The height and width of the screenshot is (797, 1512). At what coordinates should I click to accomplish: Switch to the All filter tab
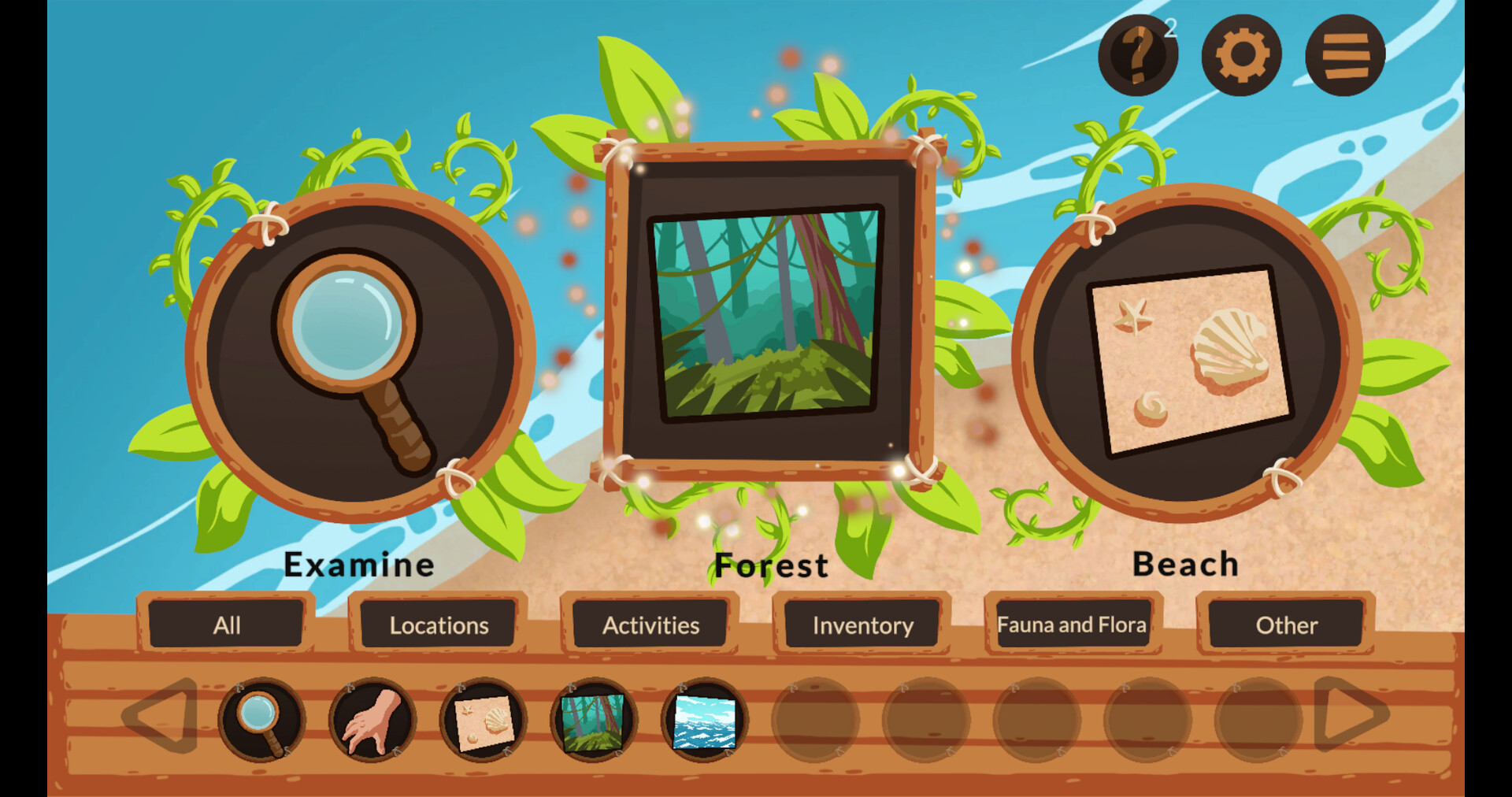click(226, 625)
